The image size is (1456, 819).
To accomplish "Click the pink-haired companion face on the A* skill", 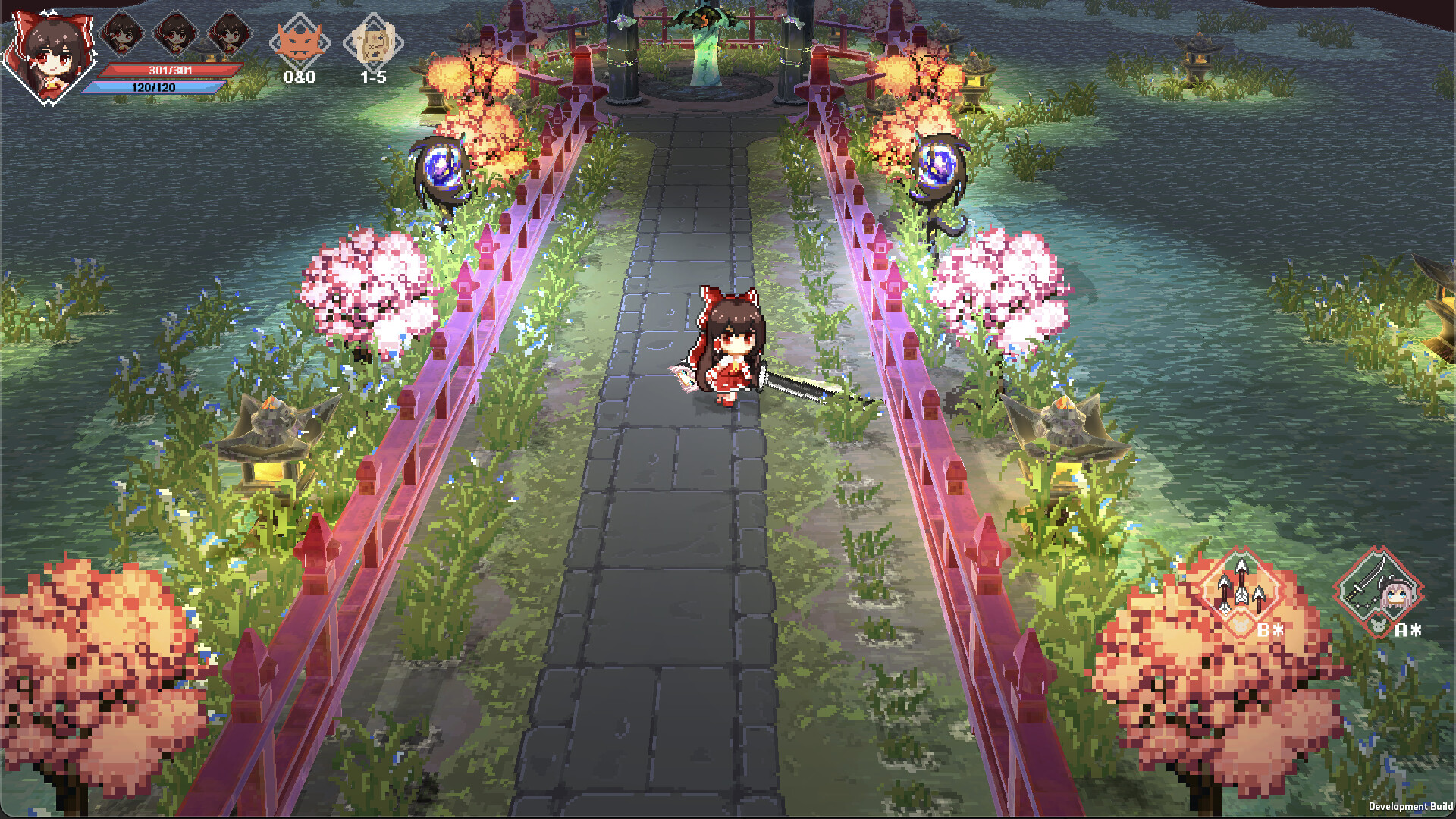I will [x=1397, y=595].
